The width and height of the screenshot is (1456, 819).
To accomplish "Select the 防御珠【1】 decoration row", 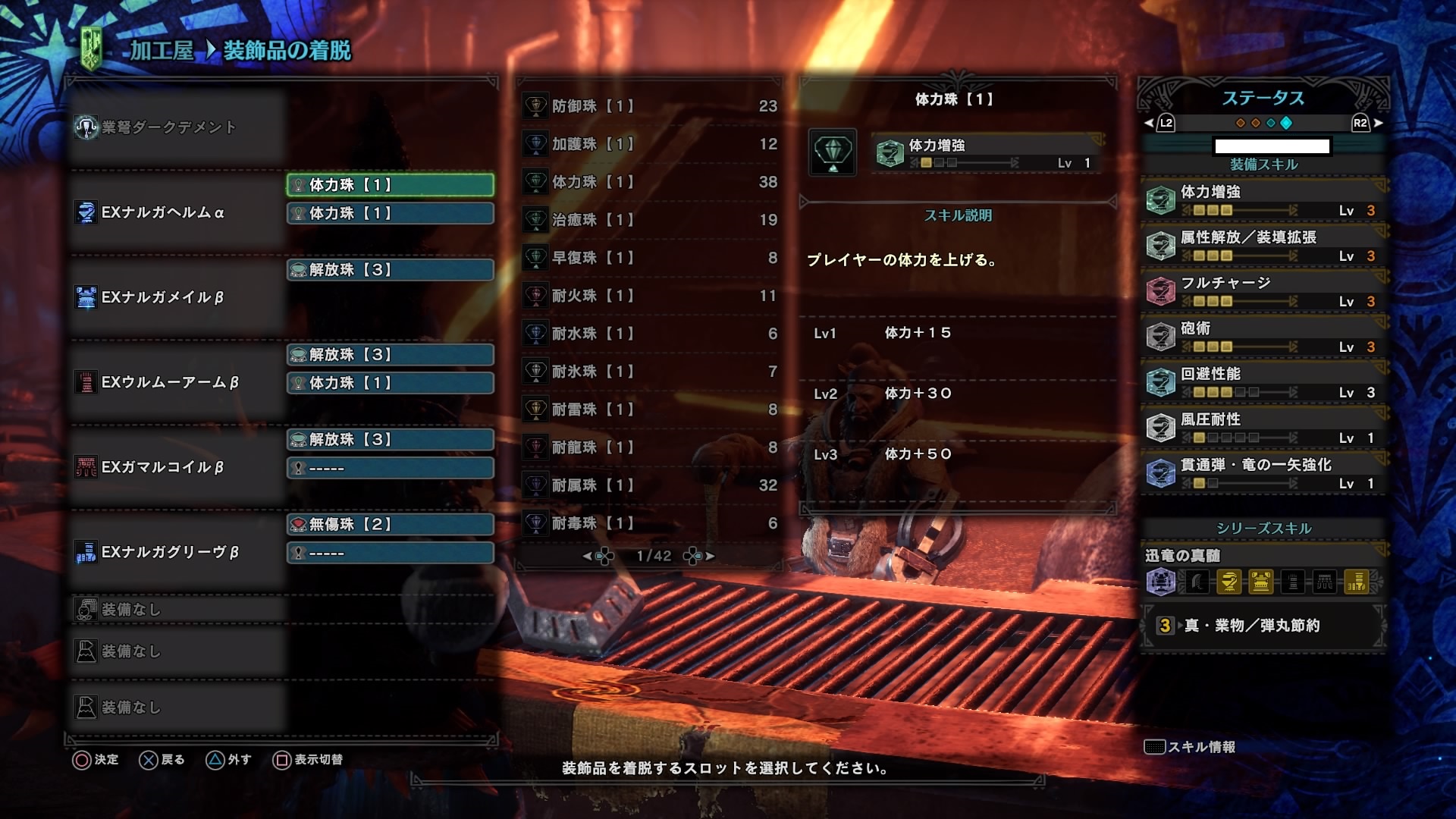I will click(649, 106).
